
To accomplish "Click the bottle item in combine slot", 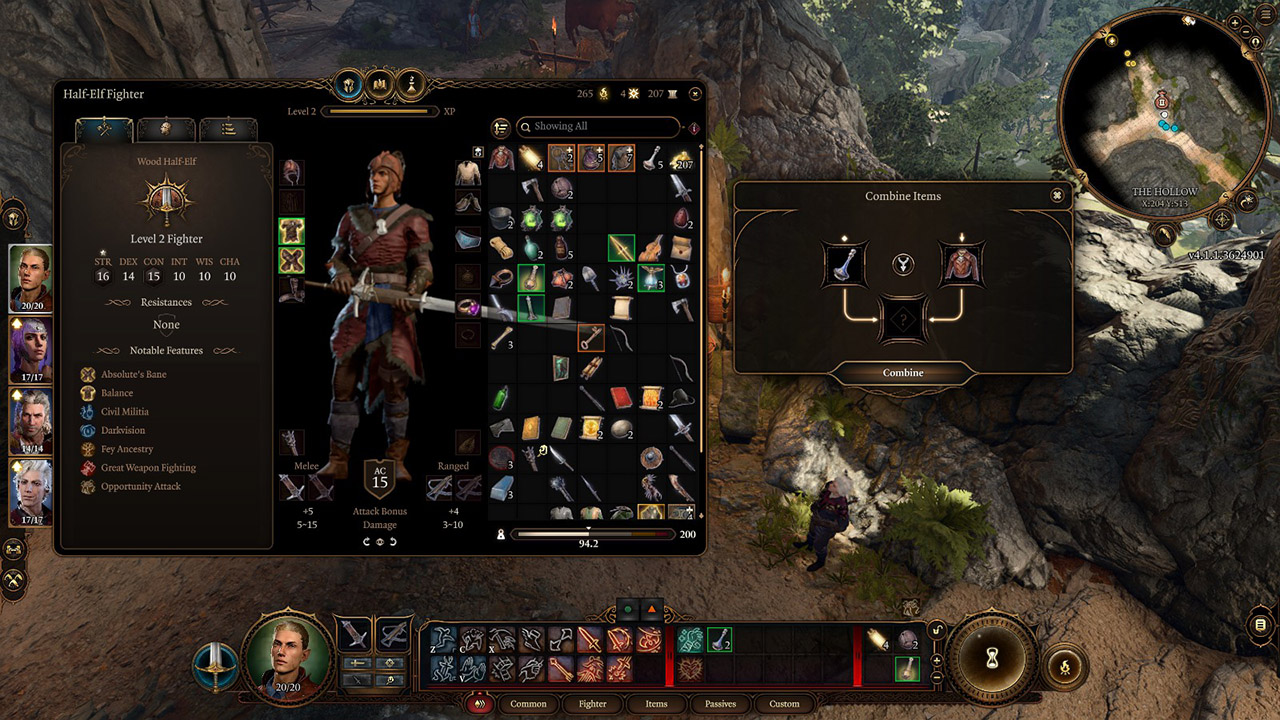I will tap(844, 264).
